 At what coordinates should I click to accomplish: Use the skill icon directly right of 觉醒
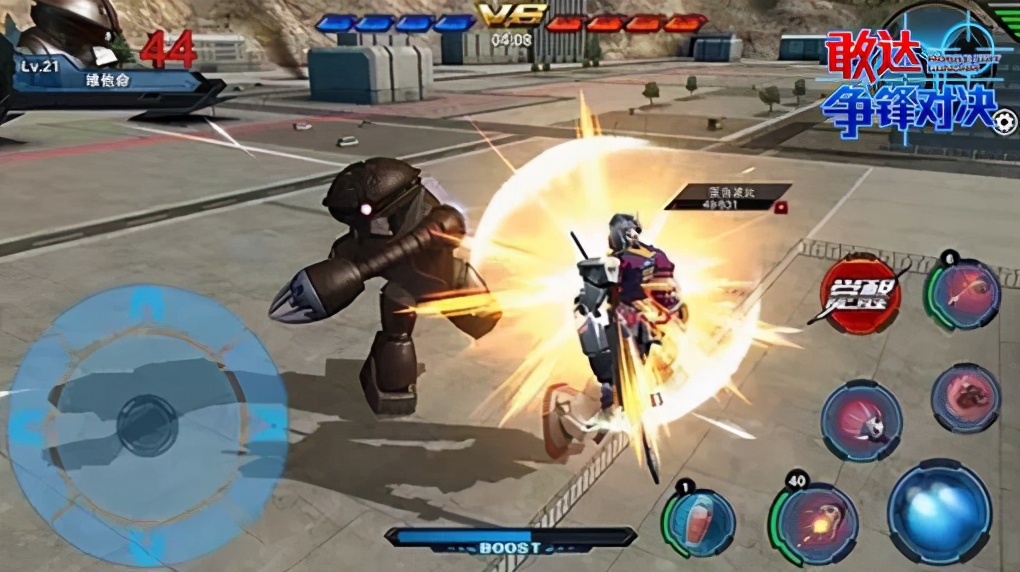point(965,294)
